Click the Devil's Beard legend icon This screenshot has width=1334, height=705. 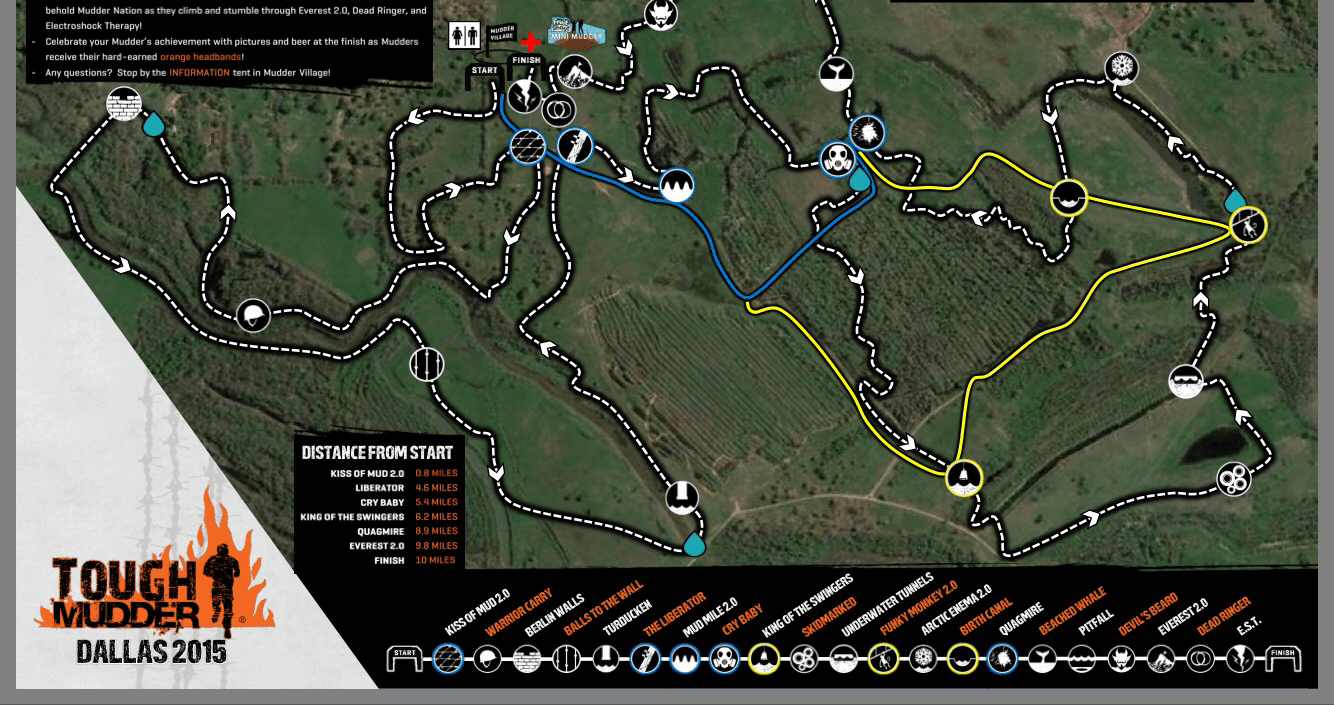[x=1121, y=659]
